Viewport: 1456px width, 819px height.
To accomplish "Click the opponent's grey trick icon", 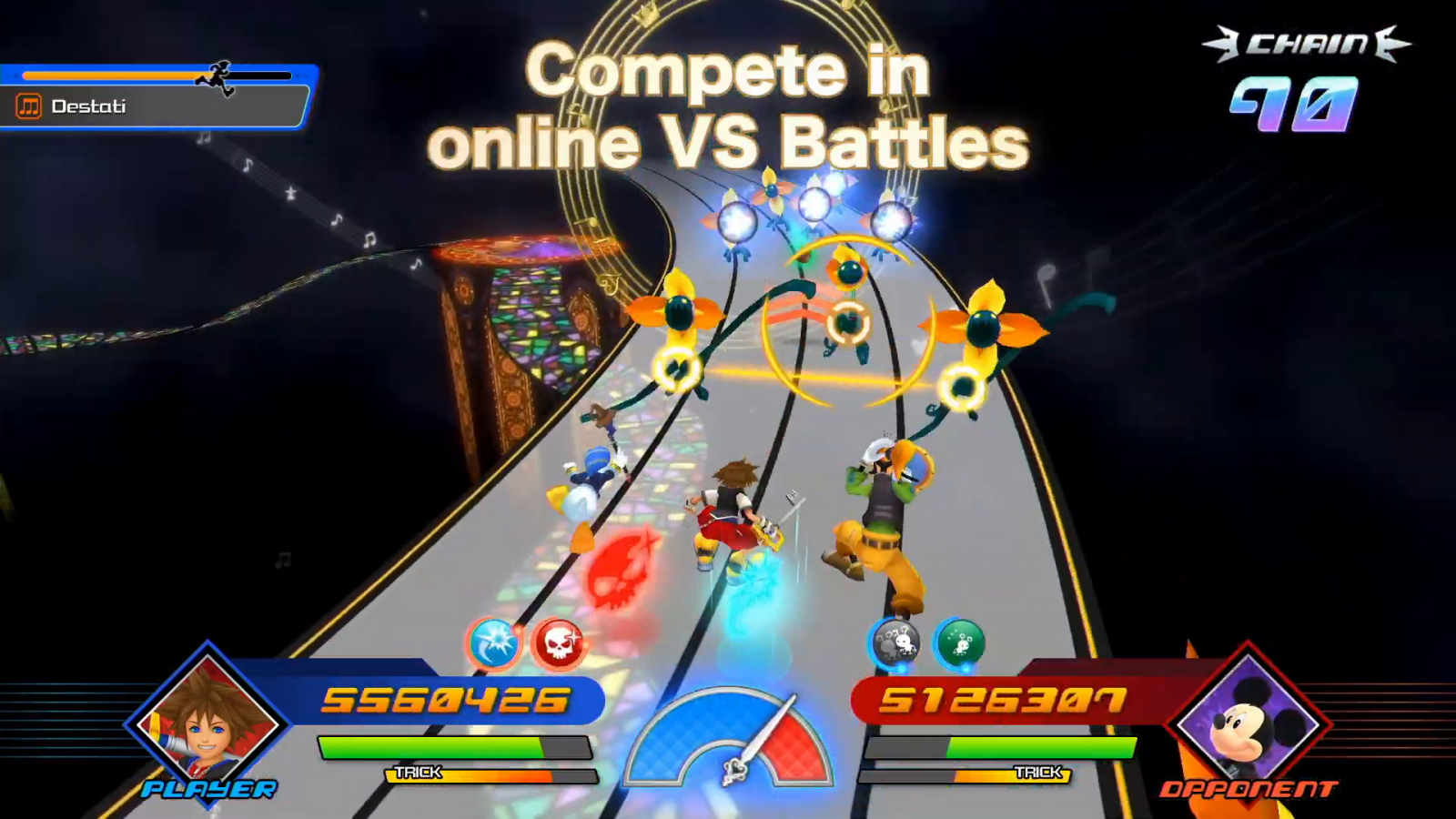I will pos(895,644).
